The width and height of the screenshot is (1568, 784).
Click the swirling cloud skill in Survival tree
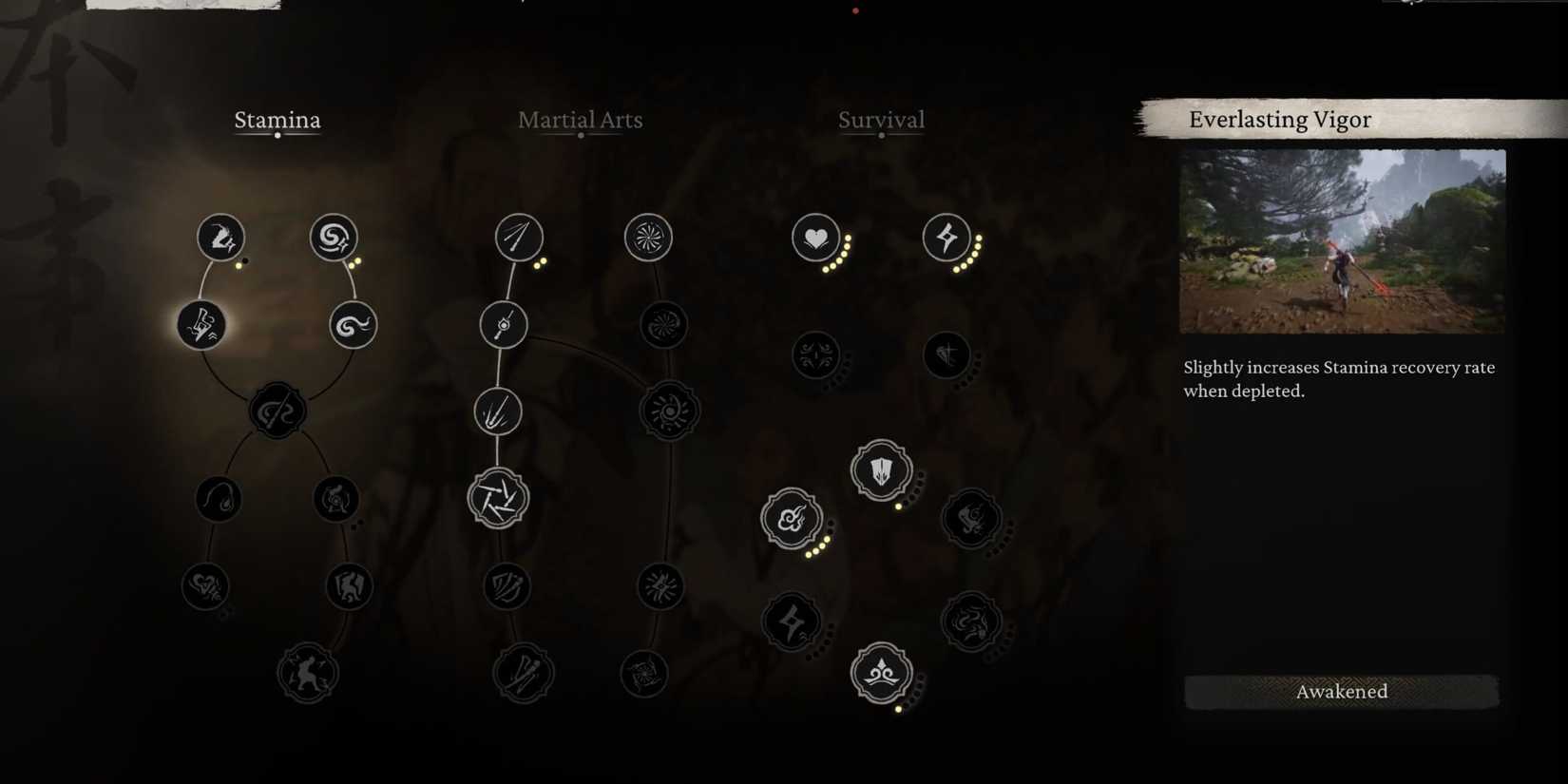click(792, 519)
